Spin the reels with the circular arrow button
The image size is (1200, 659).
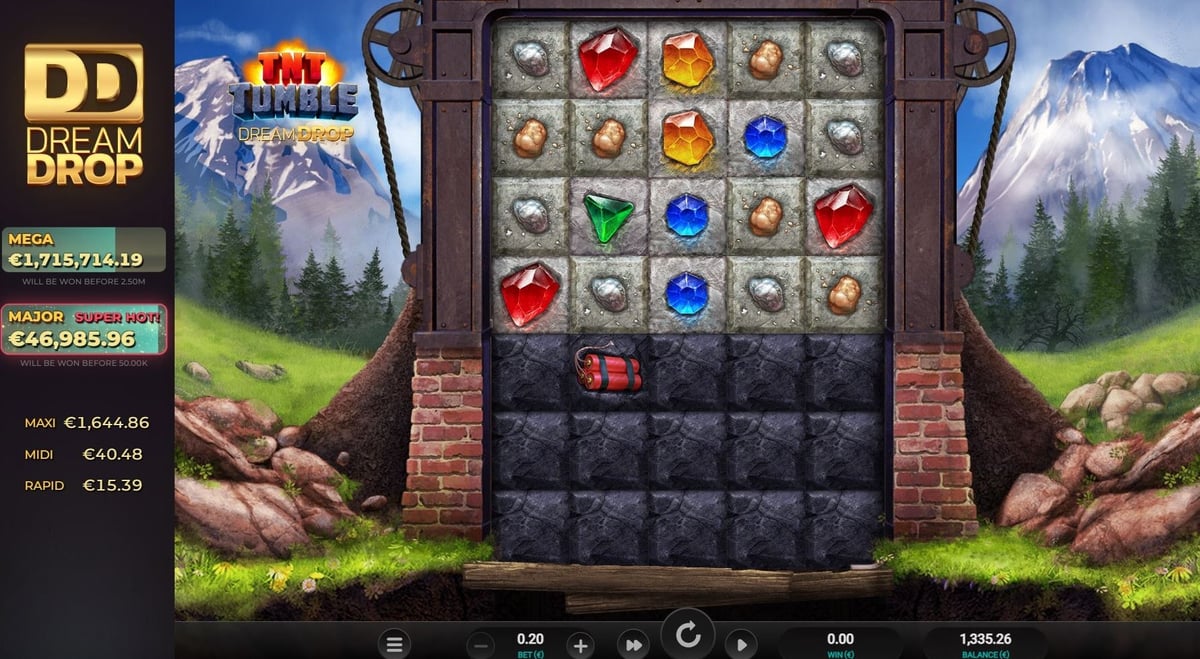[x=687, y=635]
